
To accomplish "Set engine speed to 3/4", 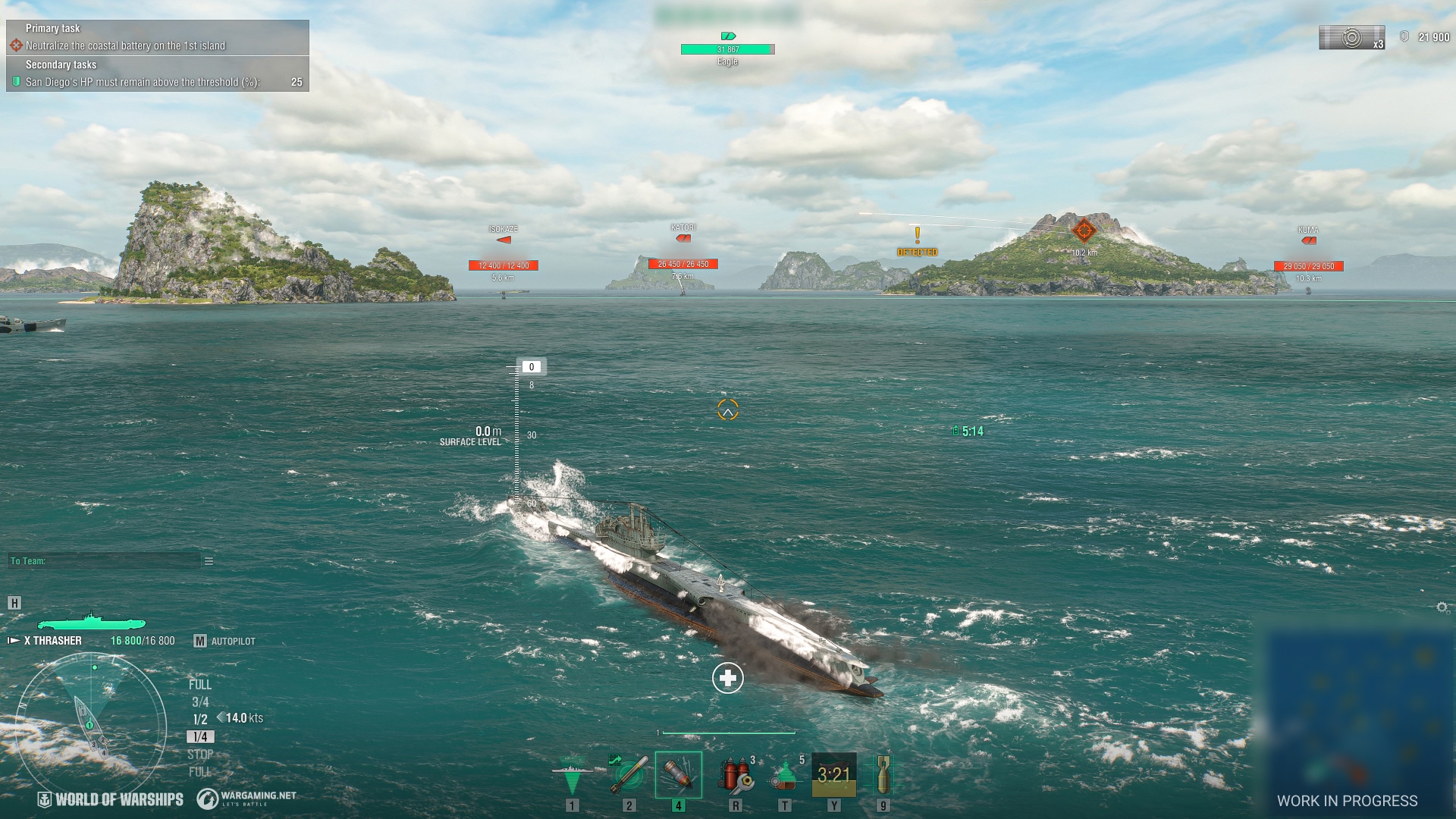I will click(x=200, y=702).
